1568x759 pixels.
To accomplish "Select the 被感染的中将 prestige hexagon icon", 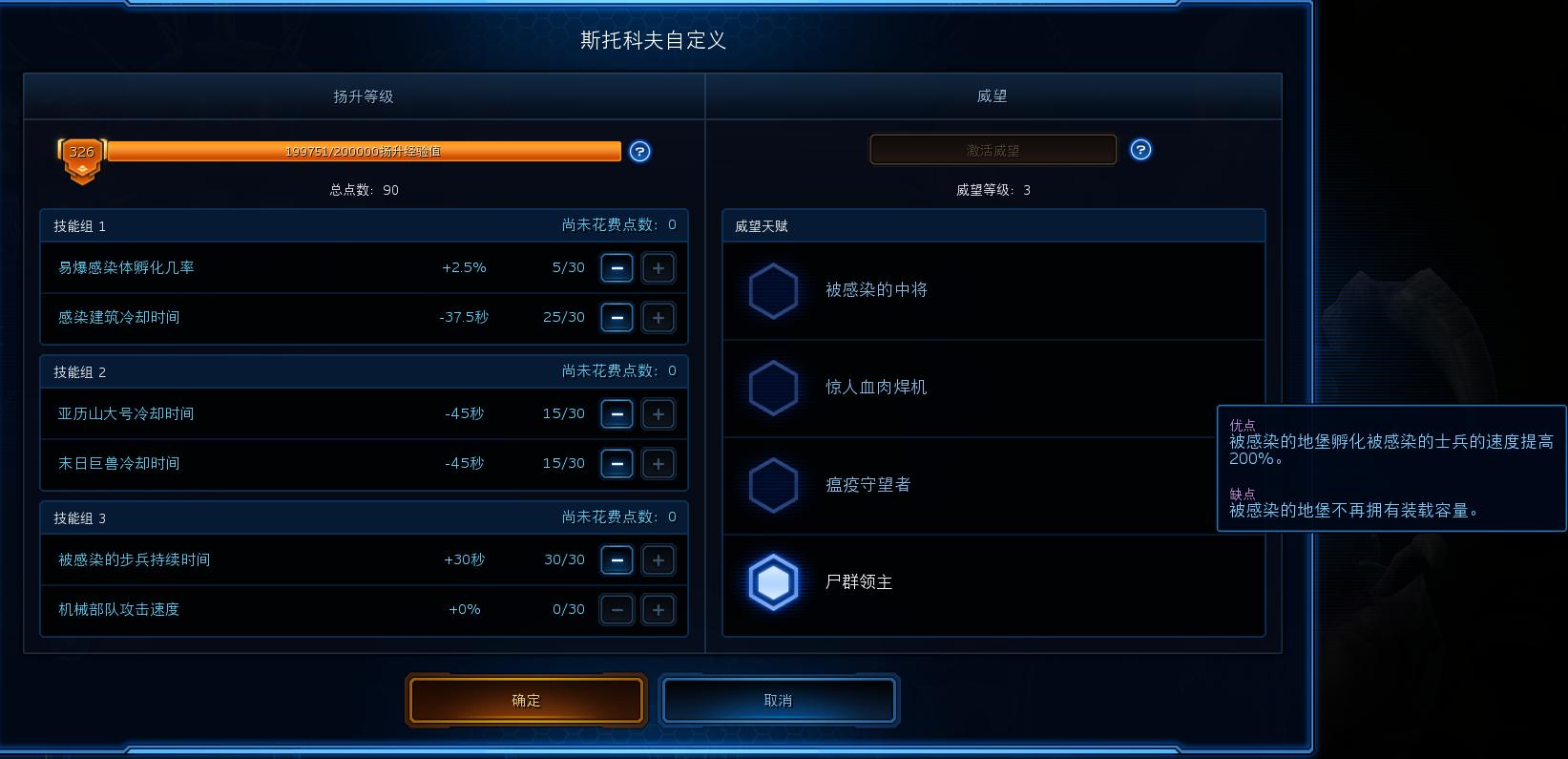I will coord(773,290).
